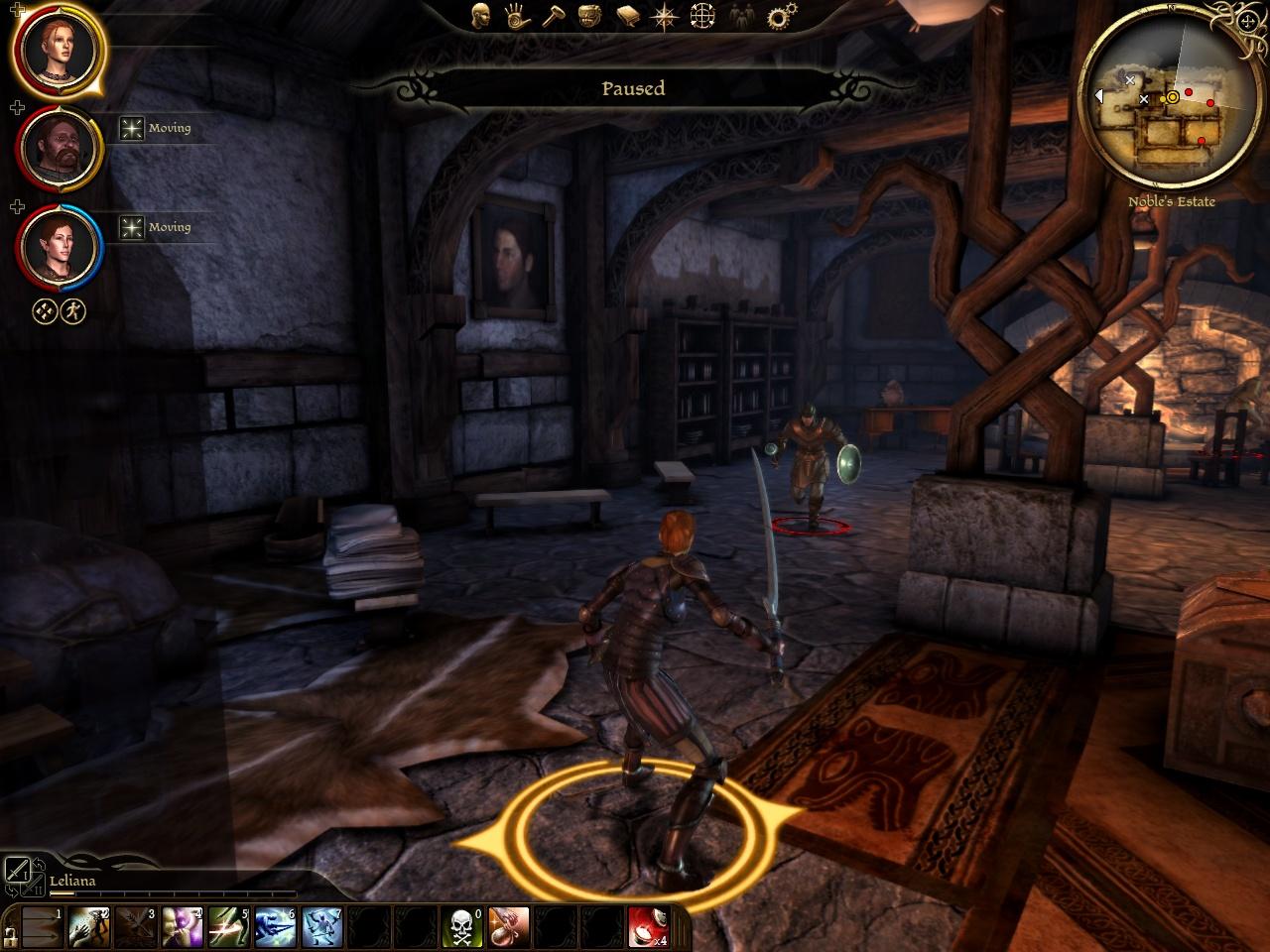Switch weapon set with the sword icon
This screenshot has height=952, width=1270.
(x=19, y=872)
